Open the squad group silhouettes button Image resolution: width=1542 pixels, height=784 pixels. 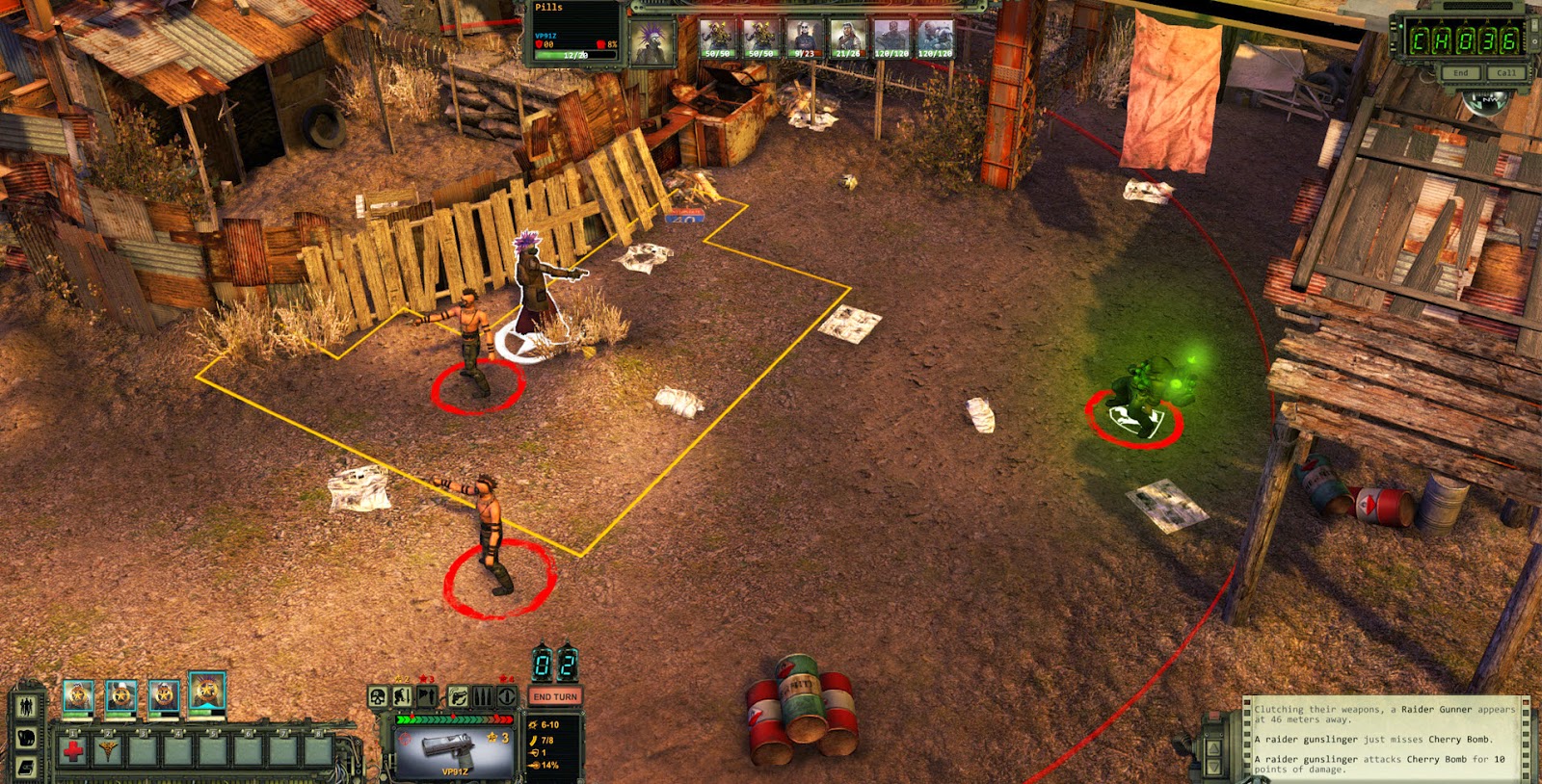[26, 706]
